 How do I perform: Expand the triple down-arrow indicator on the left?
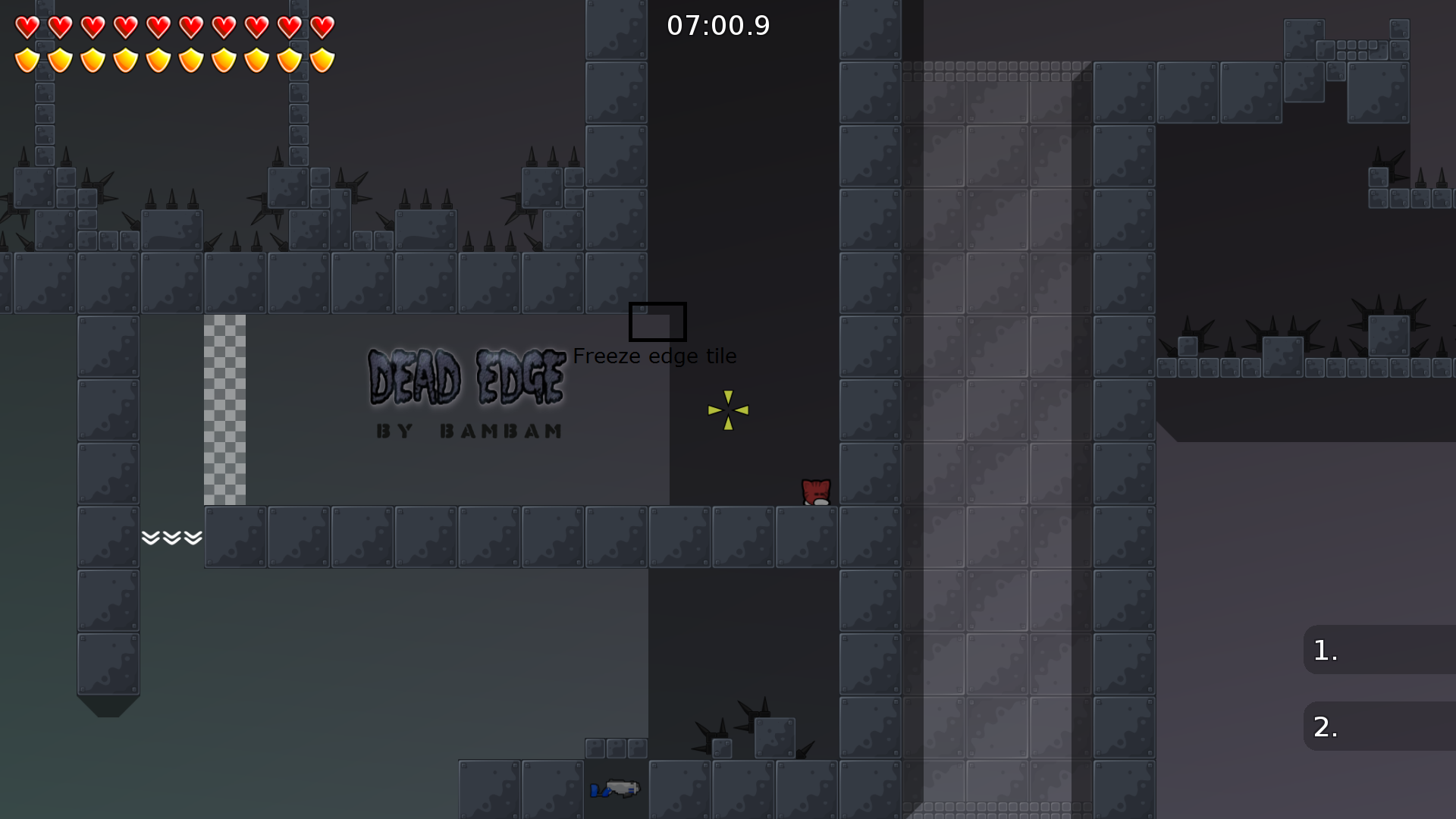(x=171, y=538)
